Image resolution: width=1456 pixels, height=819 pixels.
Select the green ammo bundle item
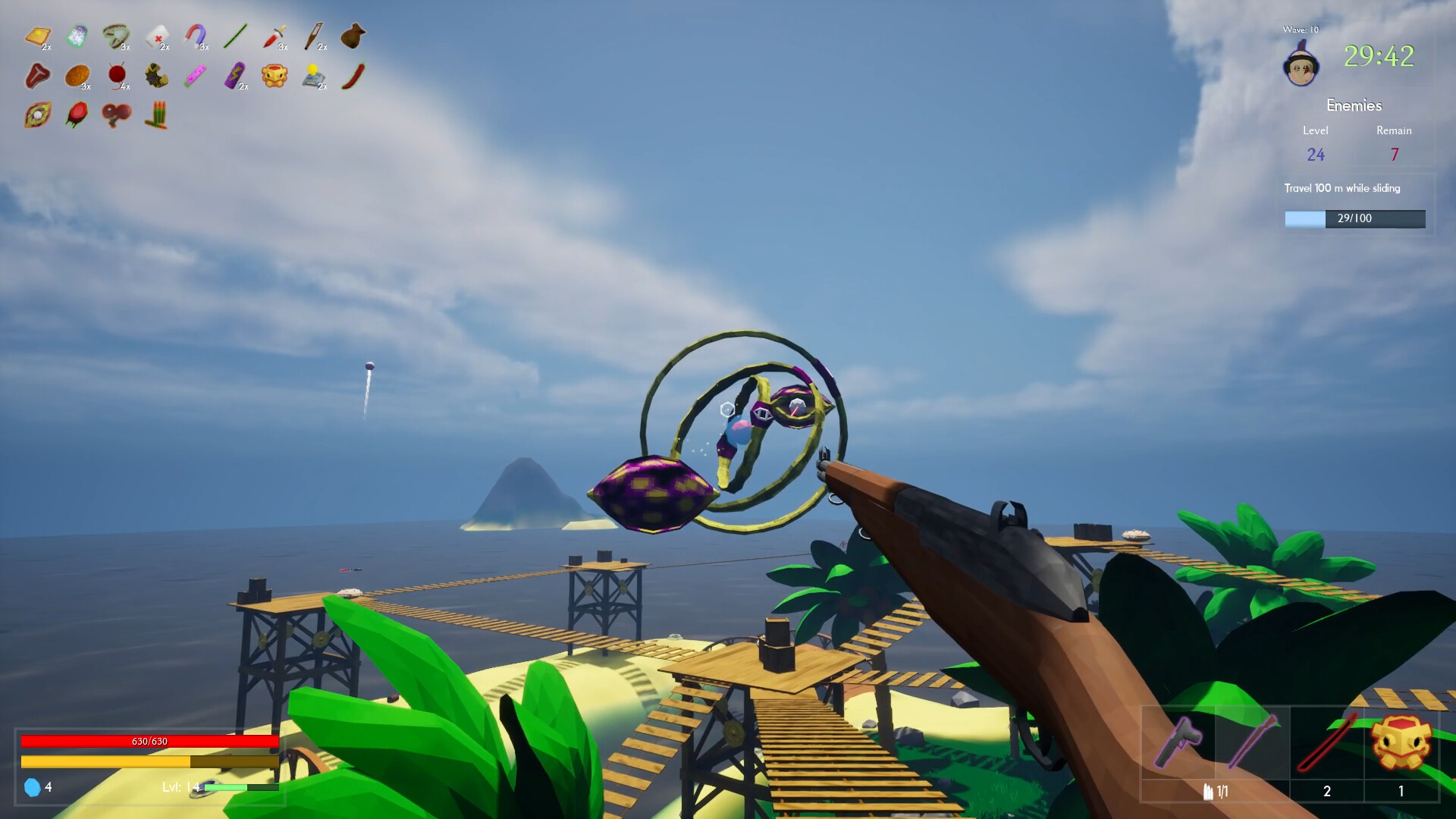pos(157,116)
